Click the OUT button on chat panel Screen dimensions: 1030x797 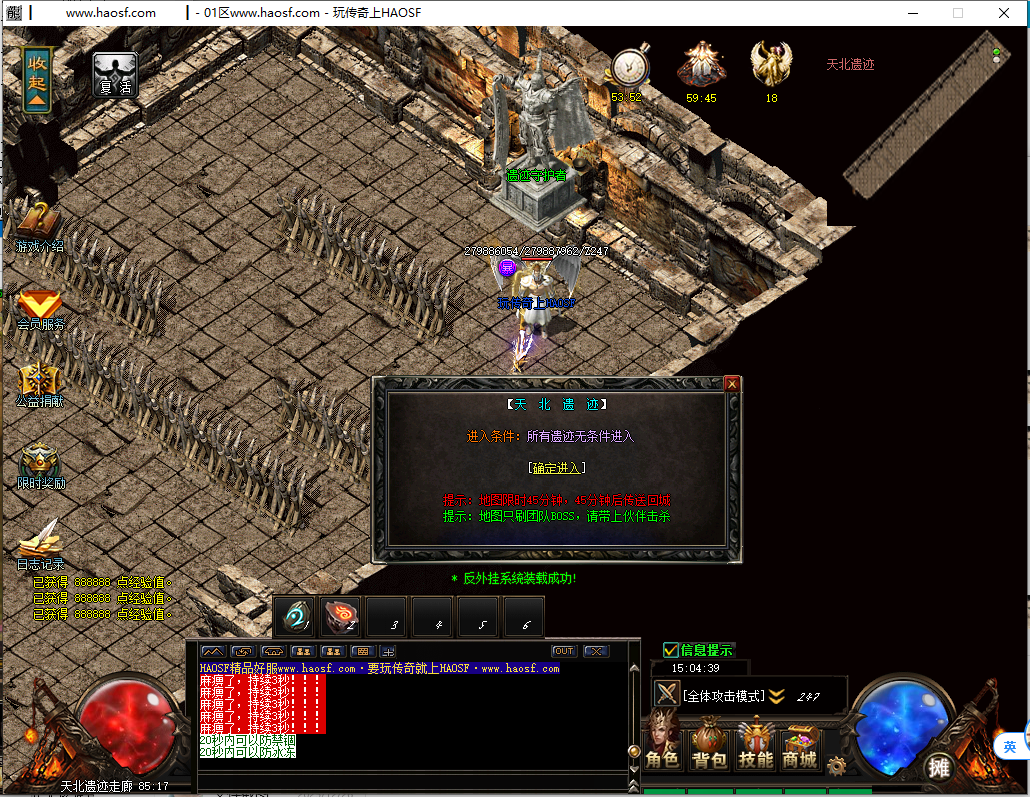coord(564,651)
